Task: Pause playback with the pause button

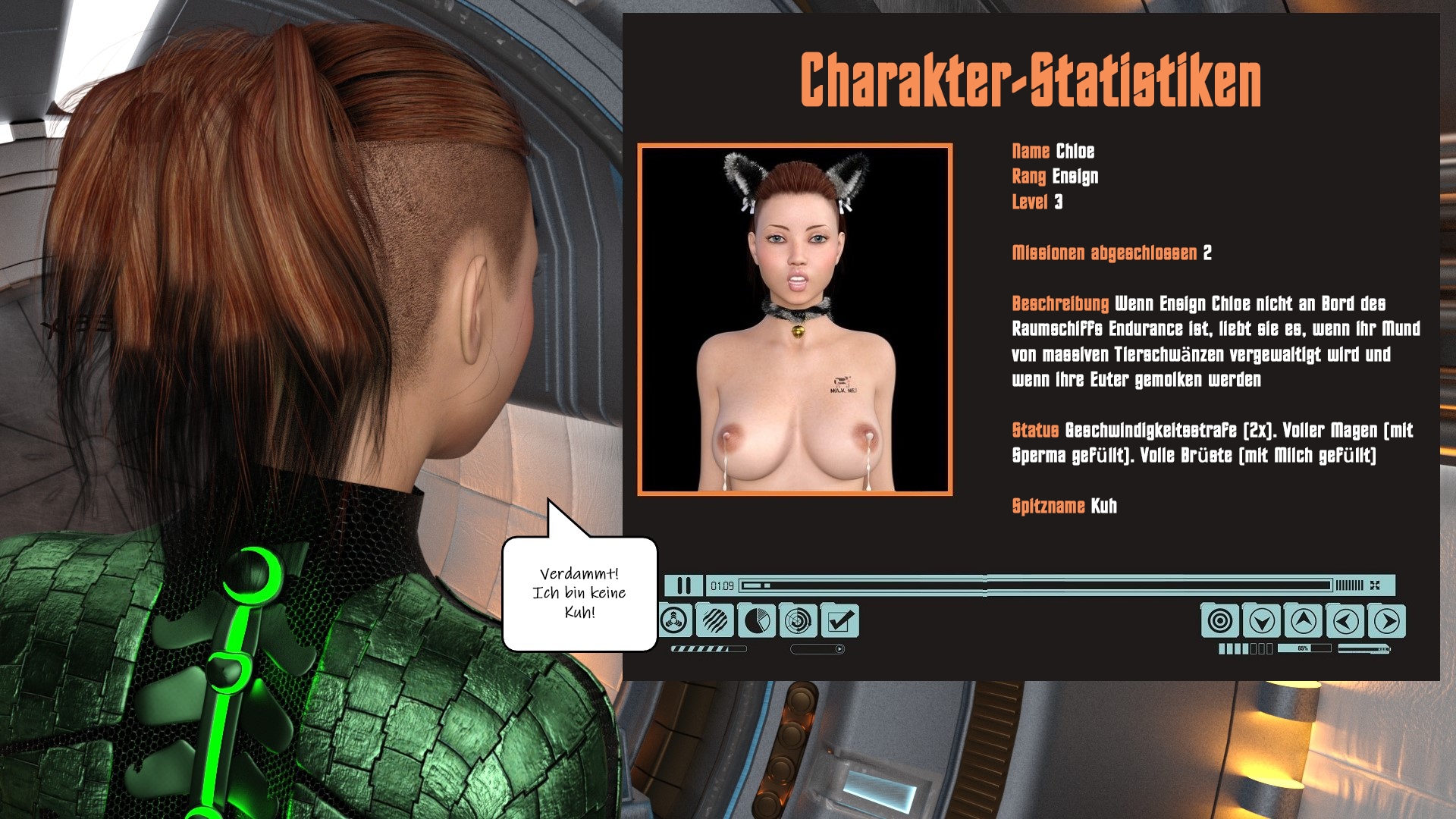Action: coord(683,585)
